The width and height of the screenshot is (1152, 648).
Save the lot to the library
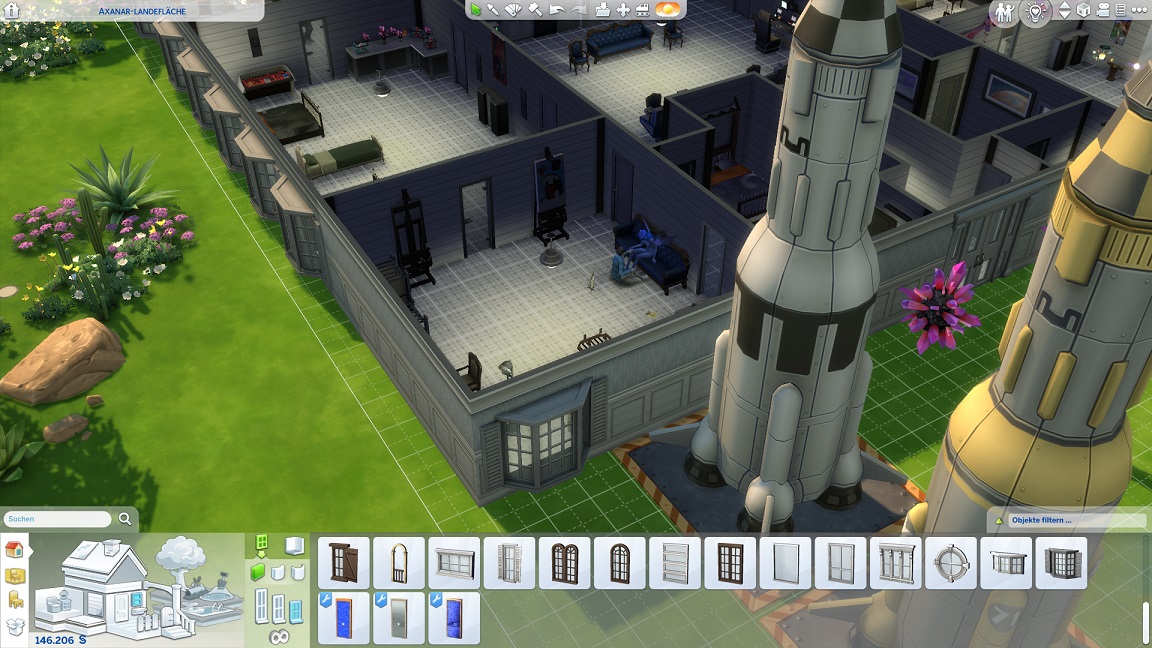point(602,10)
